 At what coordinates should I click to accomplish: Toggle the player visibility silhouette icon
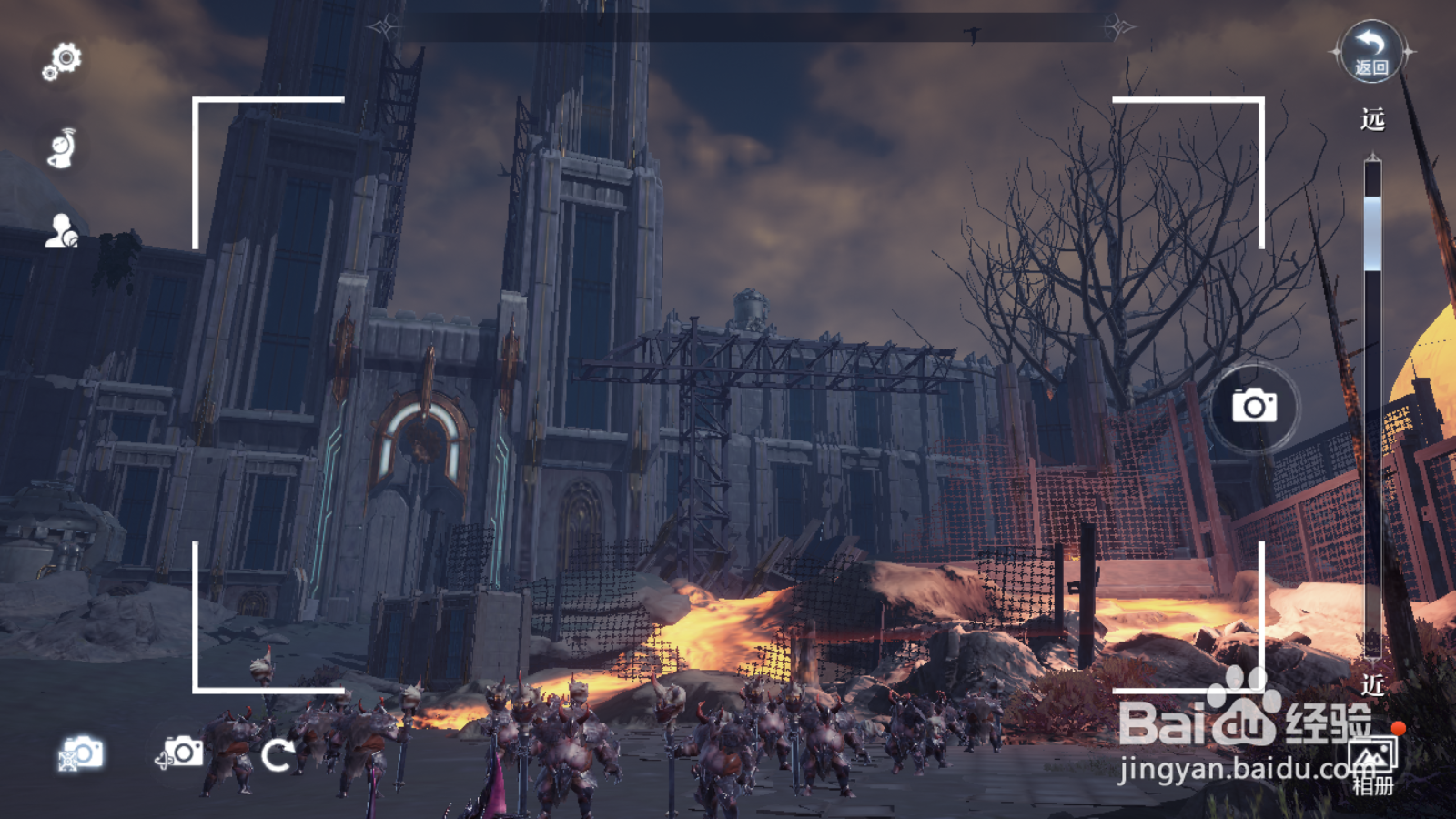[62, 231]
